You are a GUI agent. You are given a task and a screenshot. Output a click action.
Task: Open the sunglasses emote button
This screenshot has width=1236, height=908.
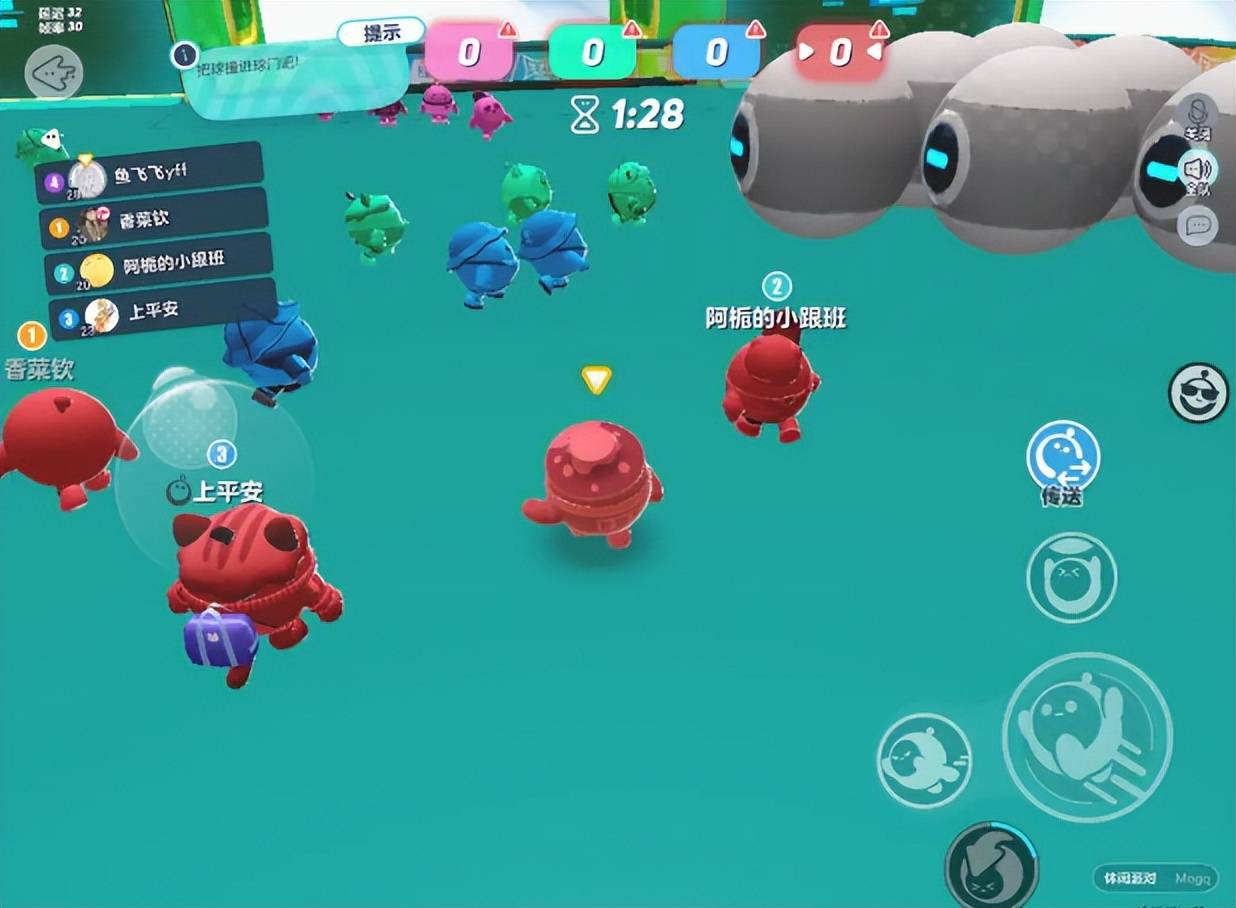pos(1198,393)
